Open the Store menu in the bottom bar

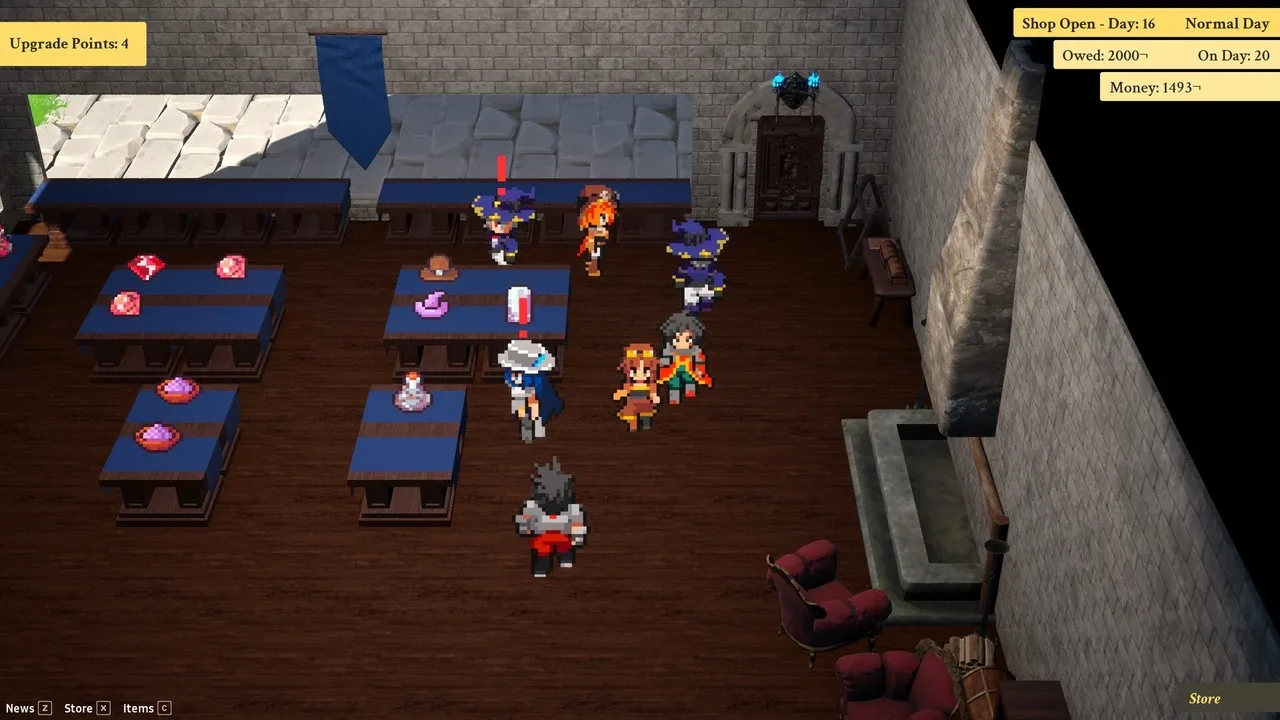pyautogui.click(x=86, y=708)
